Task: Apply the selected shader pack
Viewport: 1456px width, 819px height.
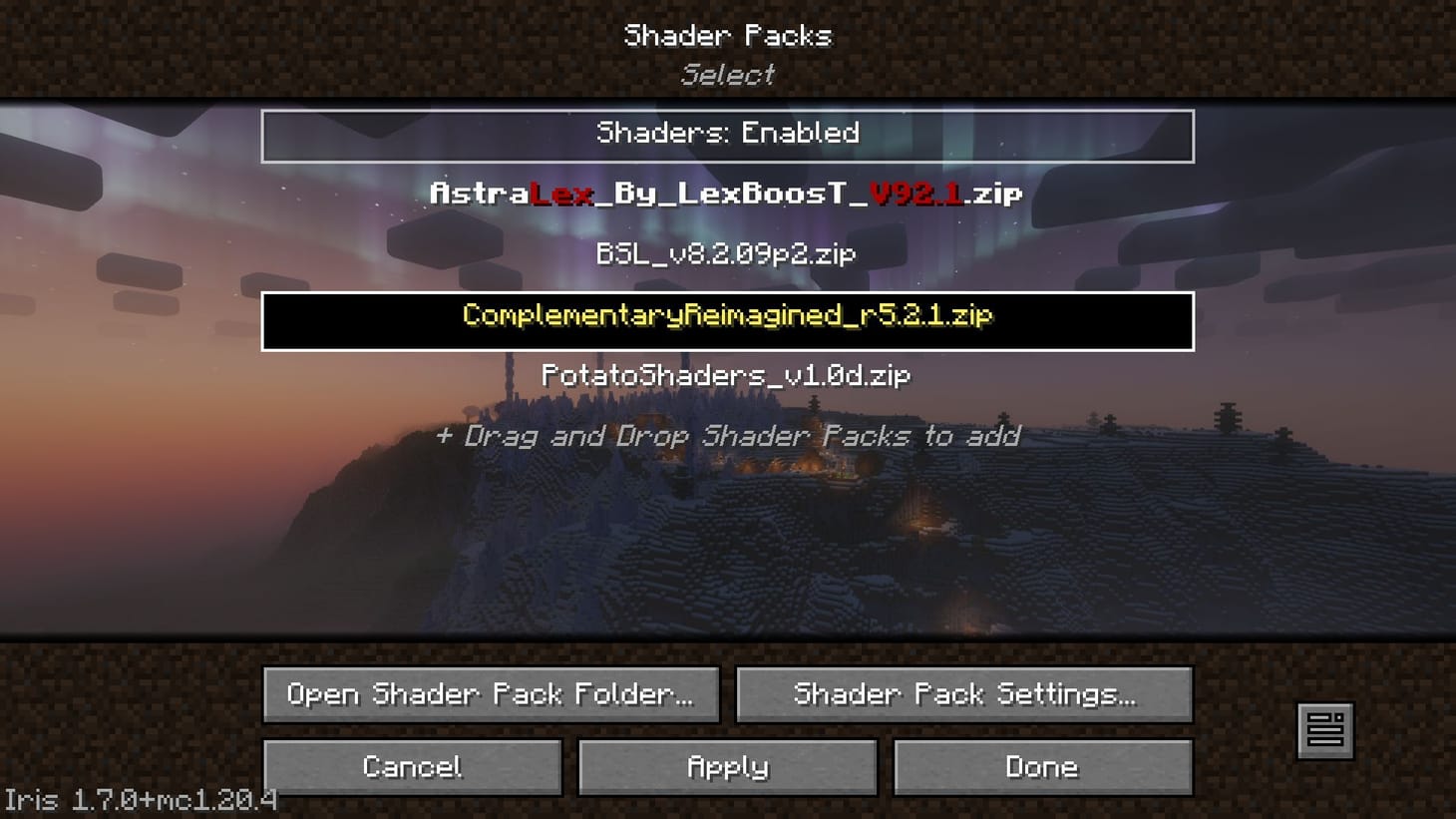Action: (x=727, y=767)
